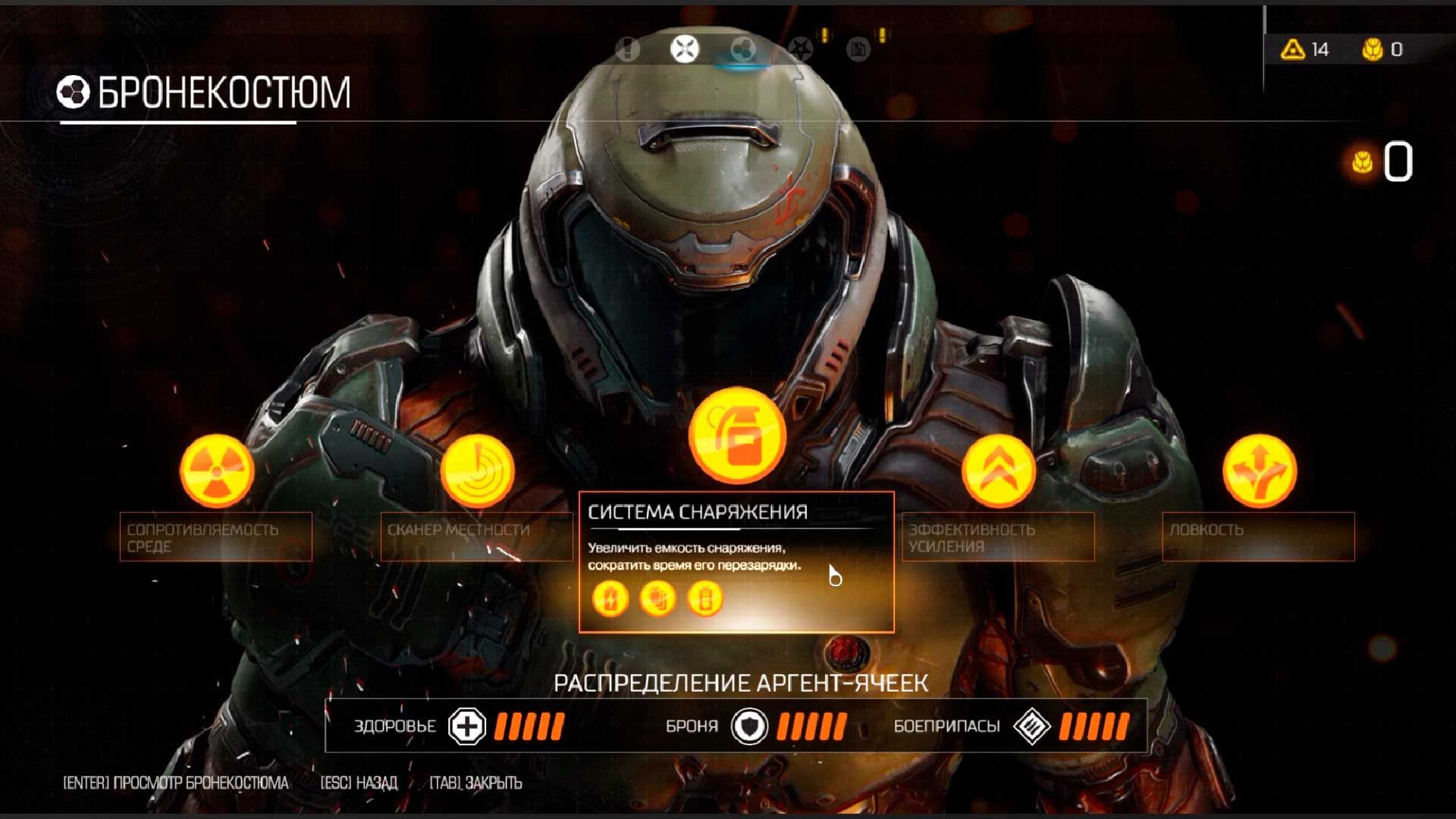Select the radiation icon for Сопротивляемость среде
Image resolution: width=1456 pixels, height=819 pixels.
click(x=215, y=470)
